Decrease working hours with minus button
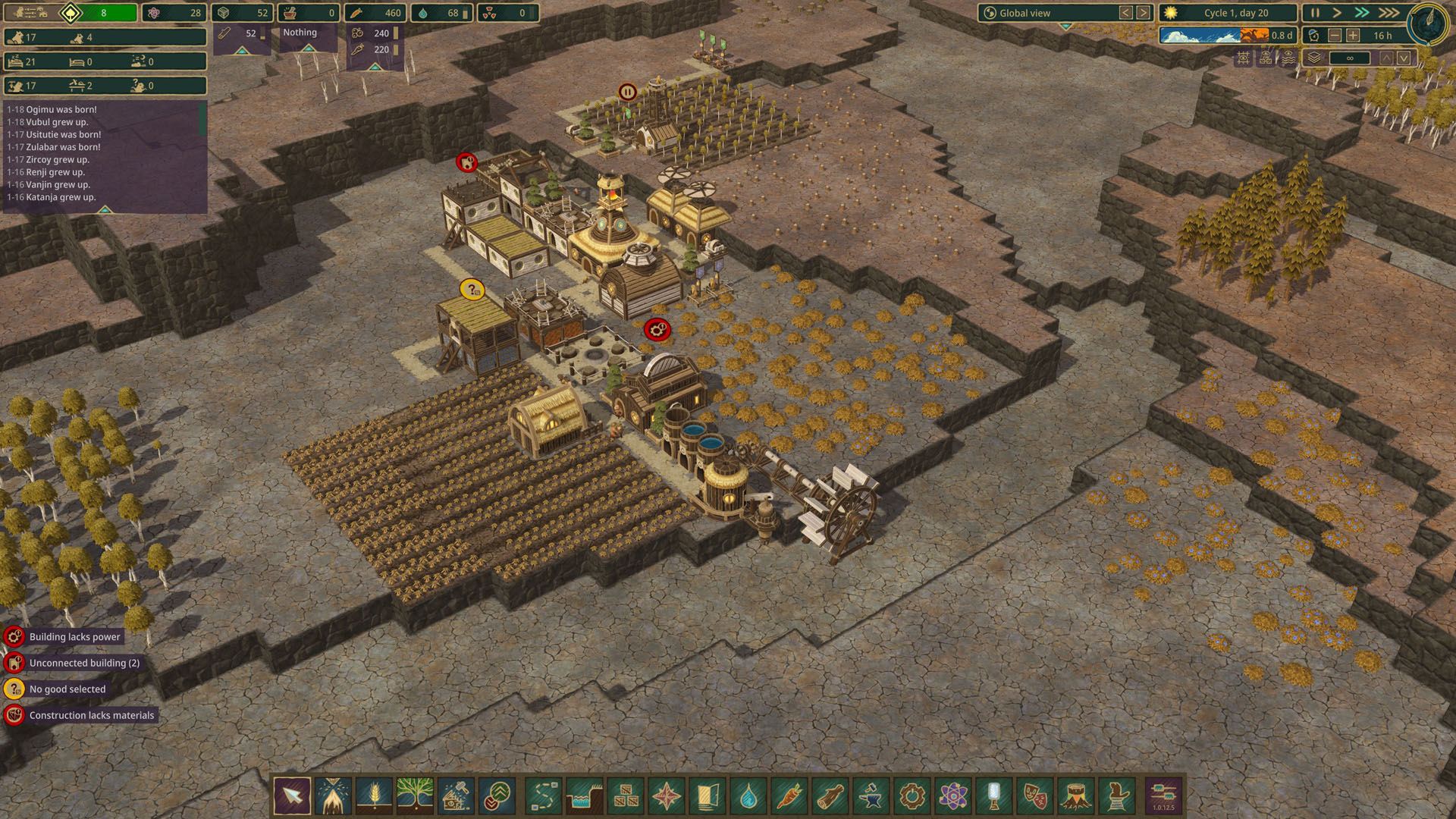Image resolution: width=1456 pixels, height=819 pixels. (x=1335, y=36)
